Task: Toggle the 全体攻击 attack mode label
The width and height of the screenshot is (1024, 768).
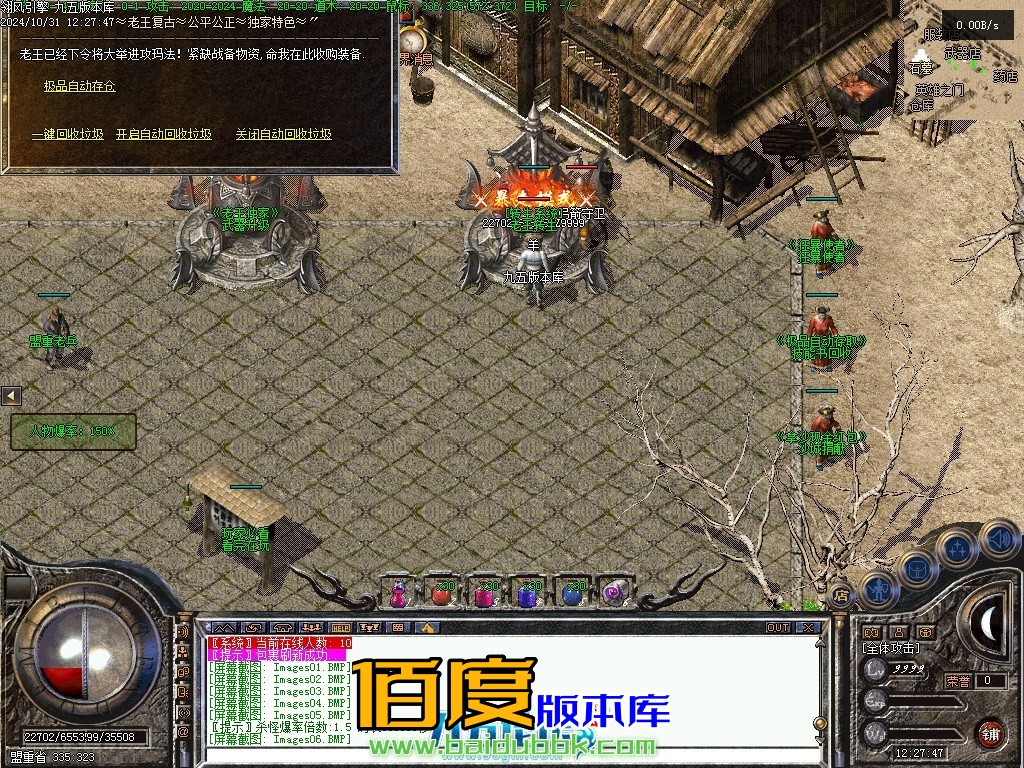Action: [890, 649]
